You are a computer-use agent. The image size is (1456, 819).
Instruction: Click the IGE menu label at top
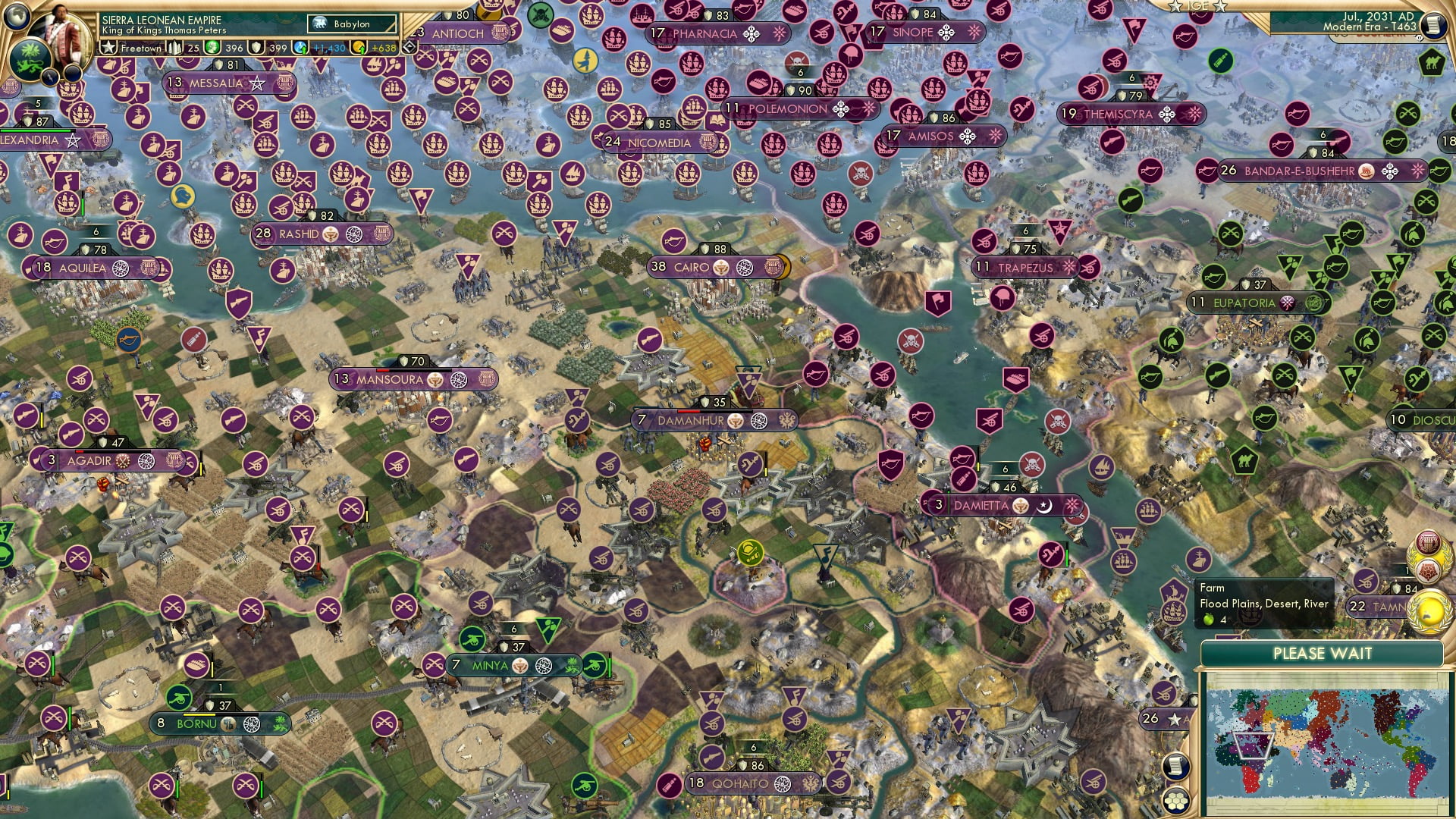click(x=1198, y=6)
